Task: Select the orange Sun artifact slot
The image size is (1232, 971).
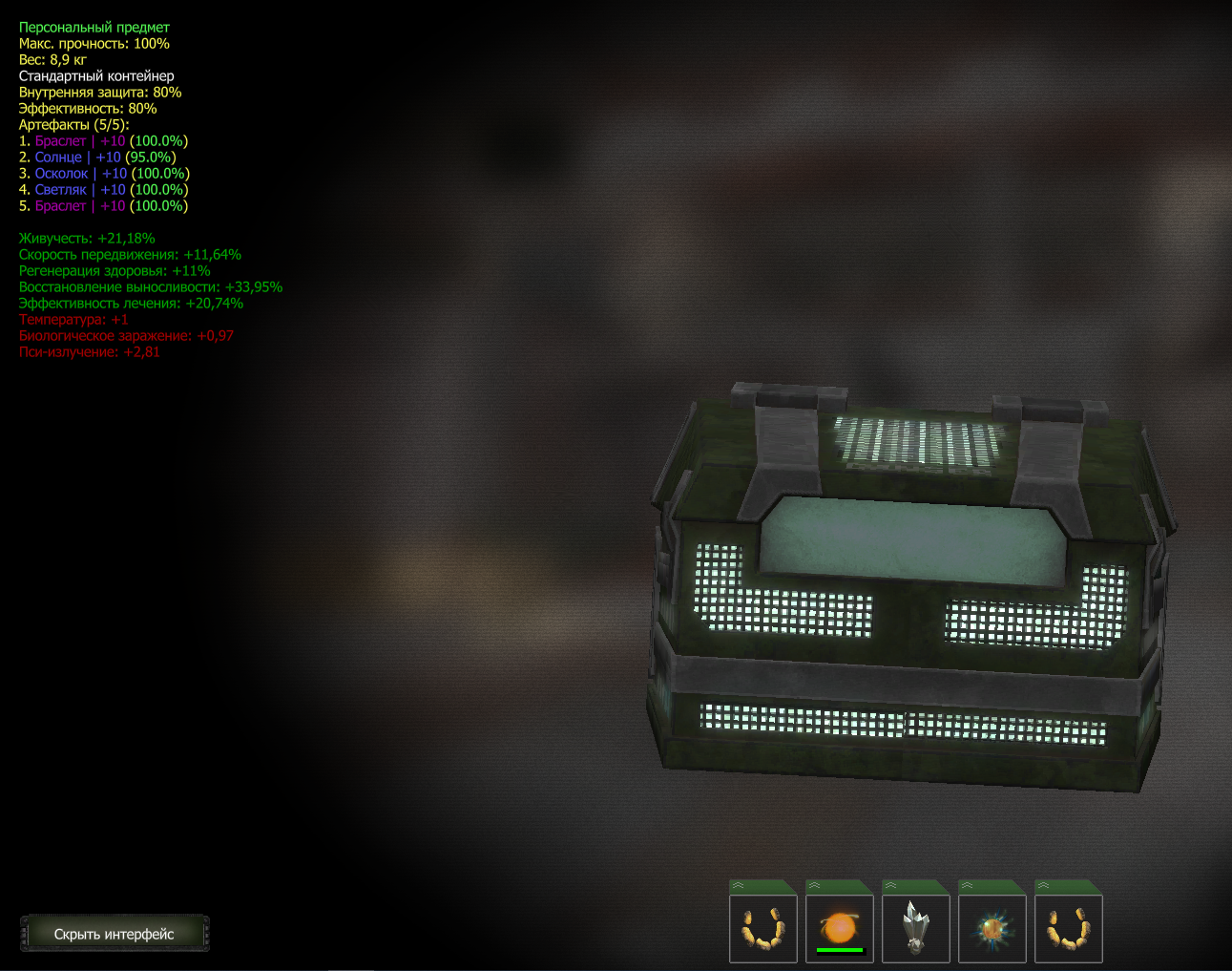Action: [840, 928]
